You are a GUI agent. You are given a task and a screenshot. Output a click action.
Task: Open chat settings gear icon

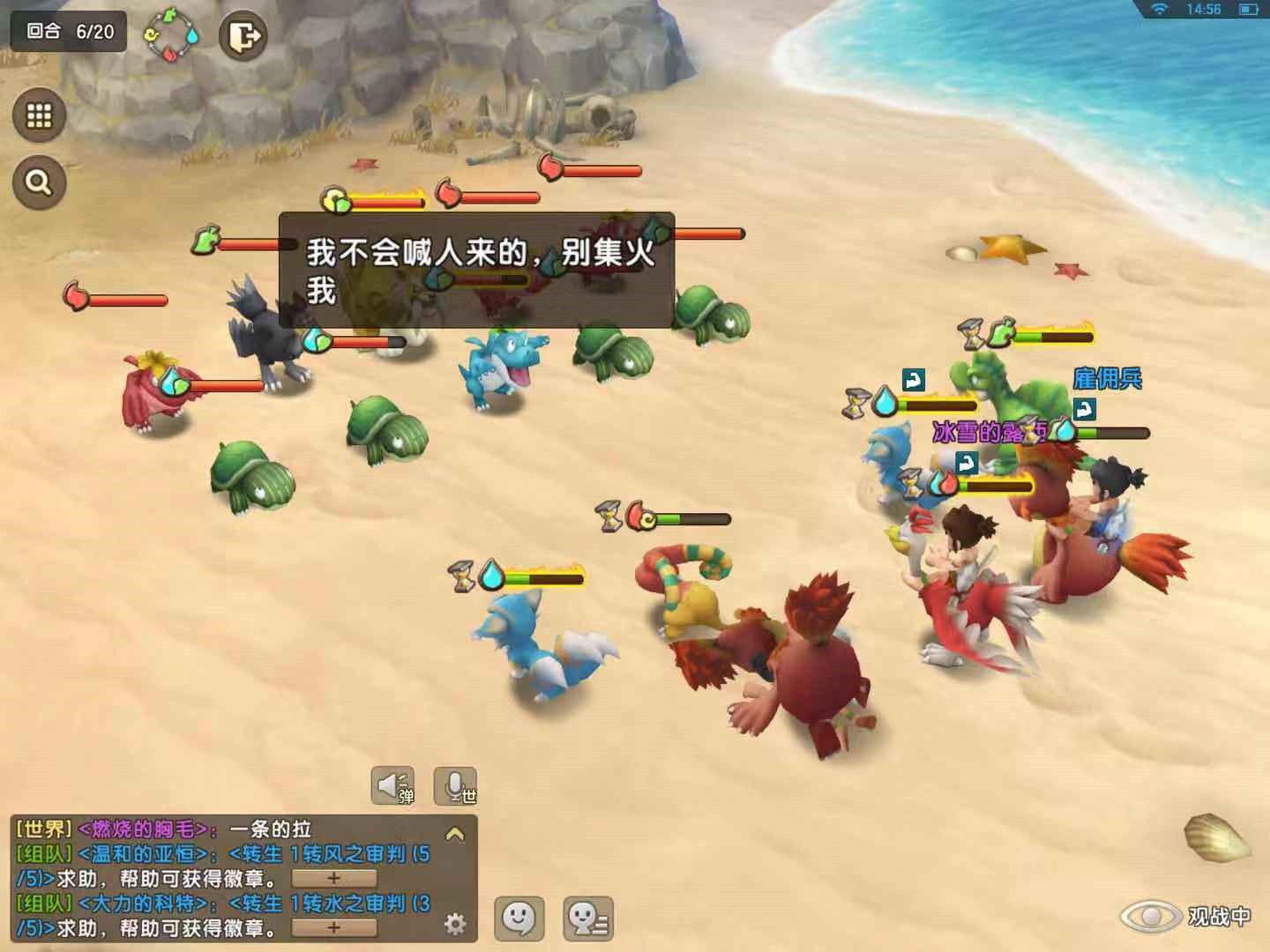(x=455, y=923)
